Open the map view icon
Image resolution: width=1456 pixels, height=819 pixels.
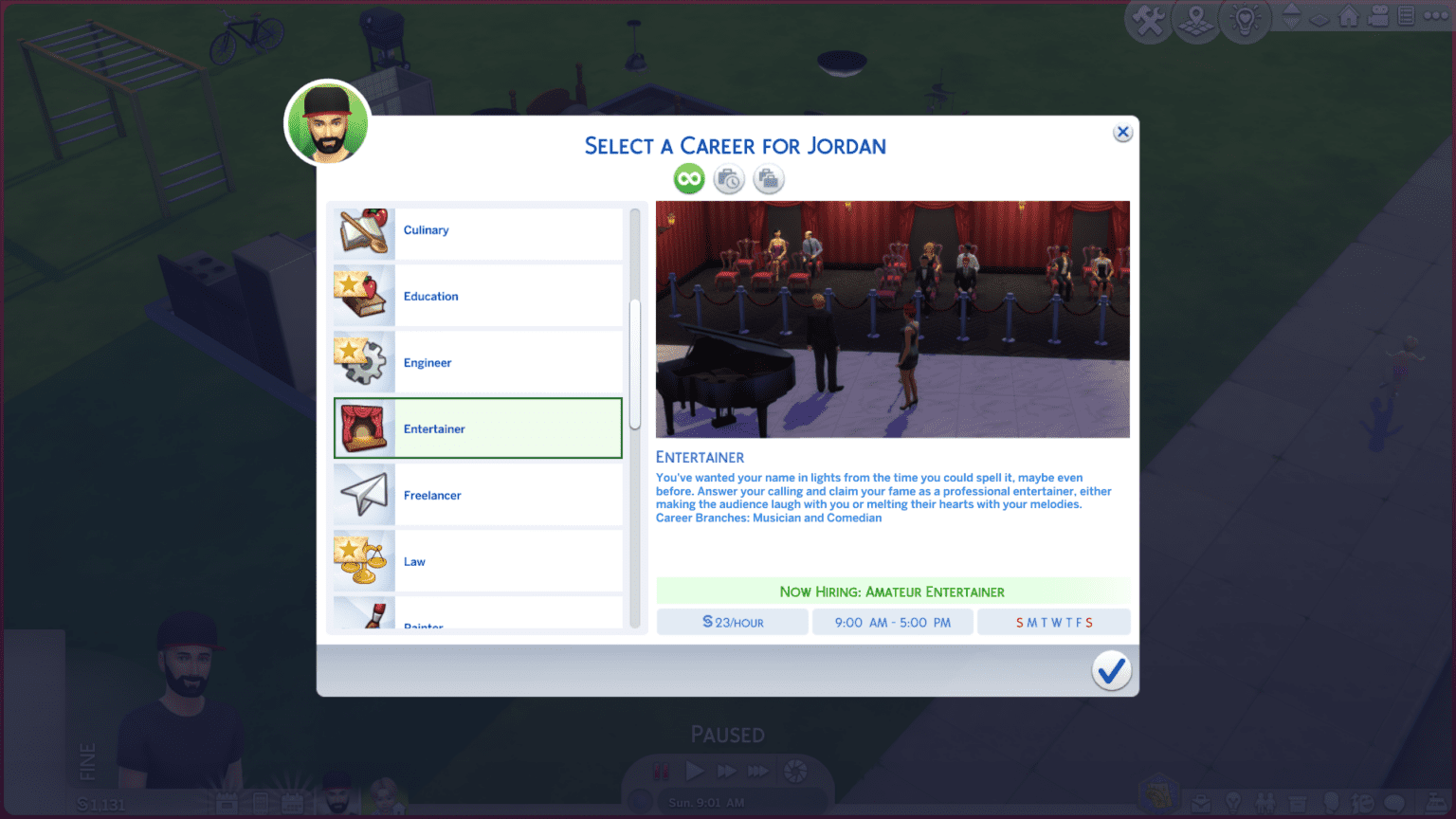[1196, 19]
